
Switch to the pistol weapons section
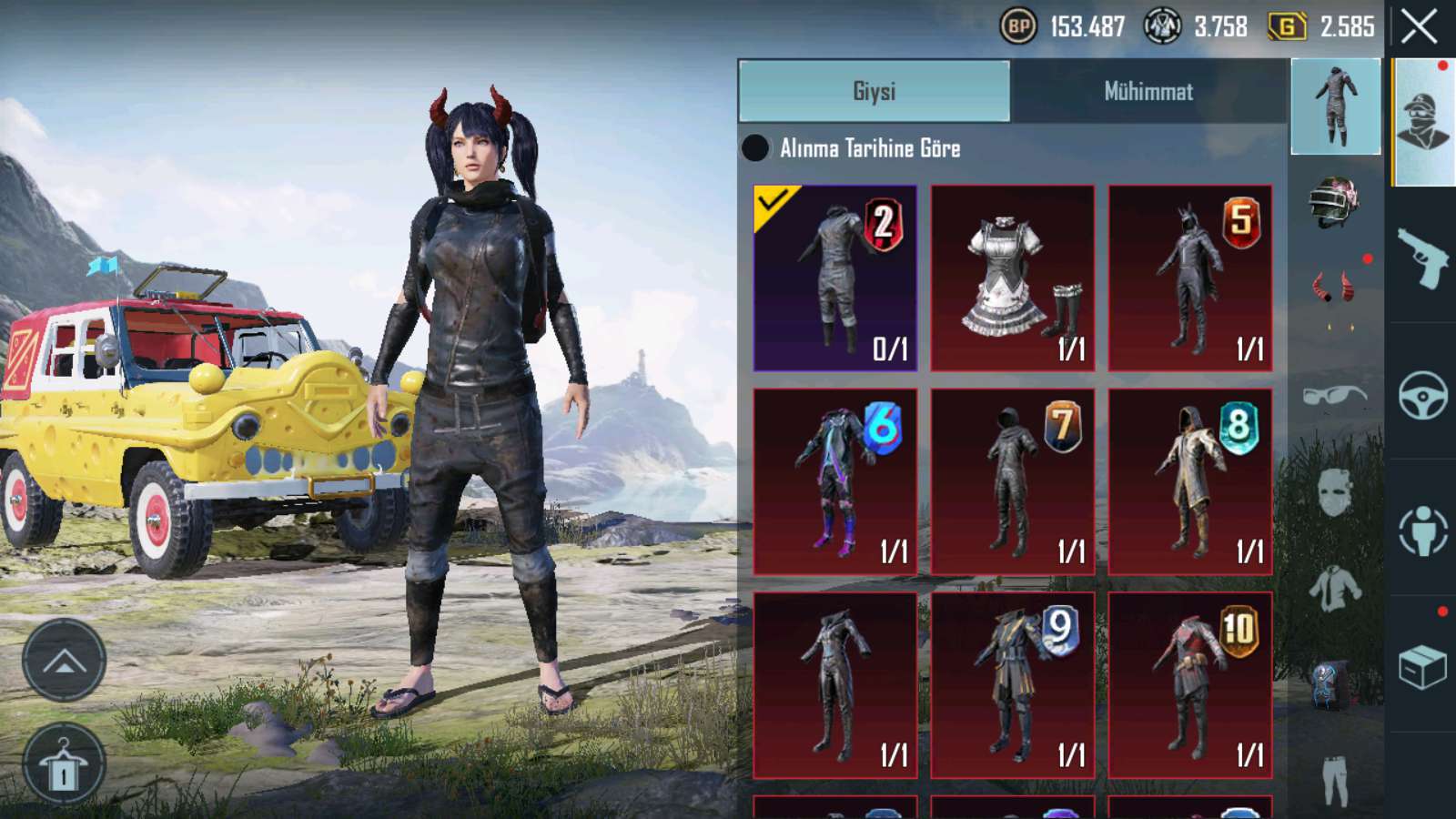tap(1422, 258)
